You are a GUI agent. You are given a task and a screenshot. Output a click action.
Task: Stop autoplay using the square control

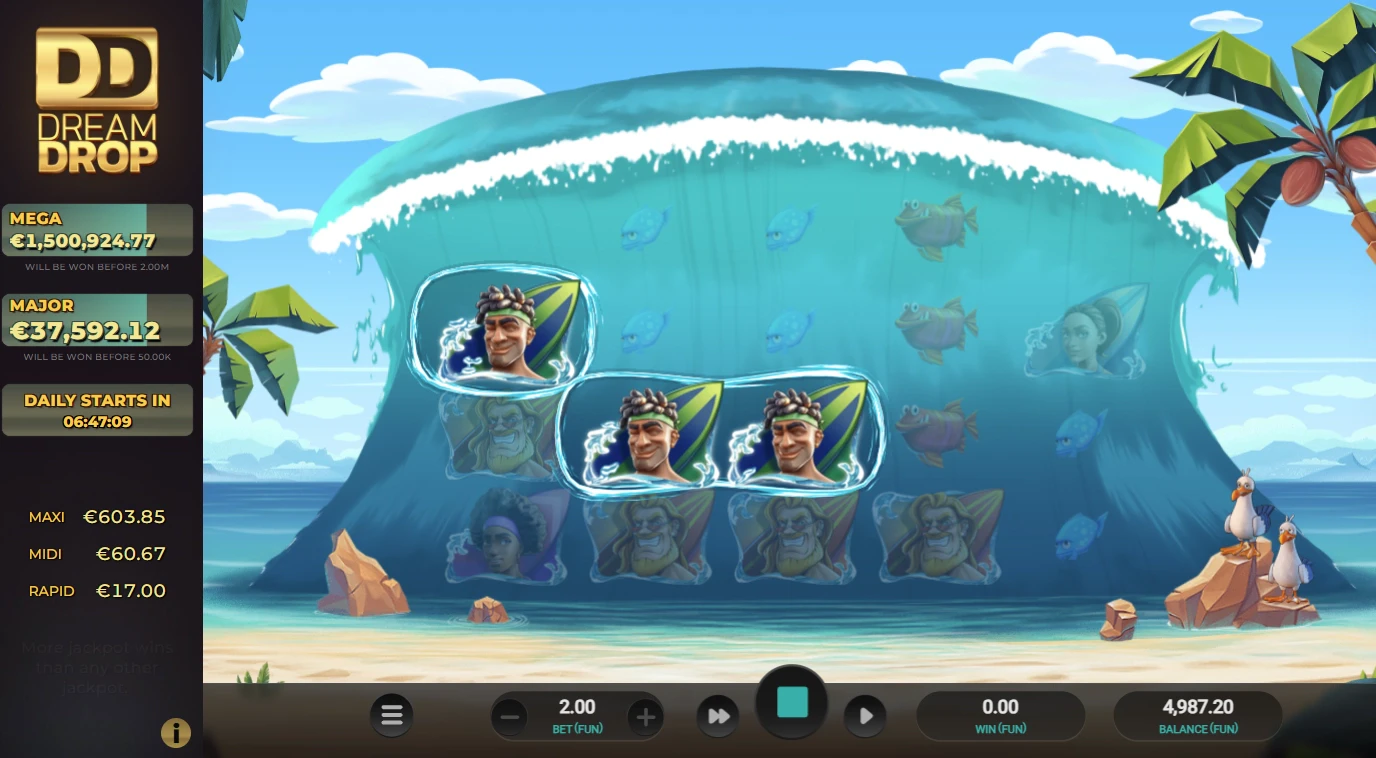(x=791, y=703)
